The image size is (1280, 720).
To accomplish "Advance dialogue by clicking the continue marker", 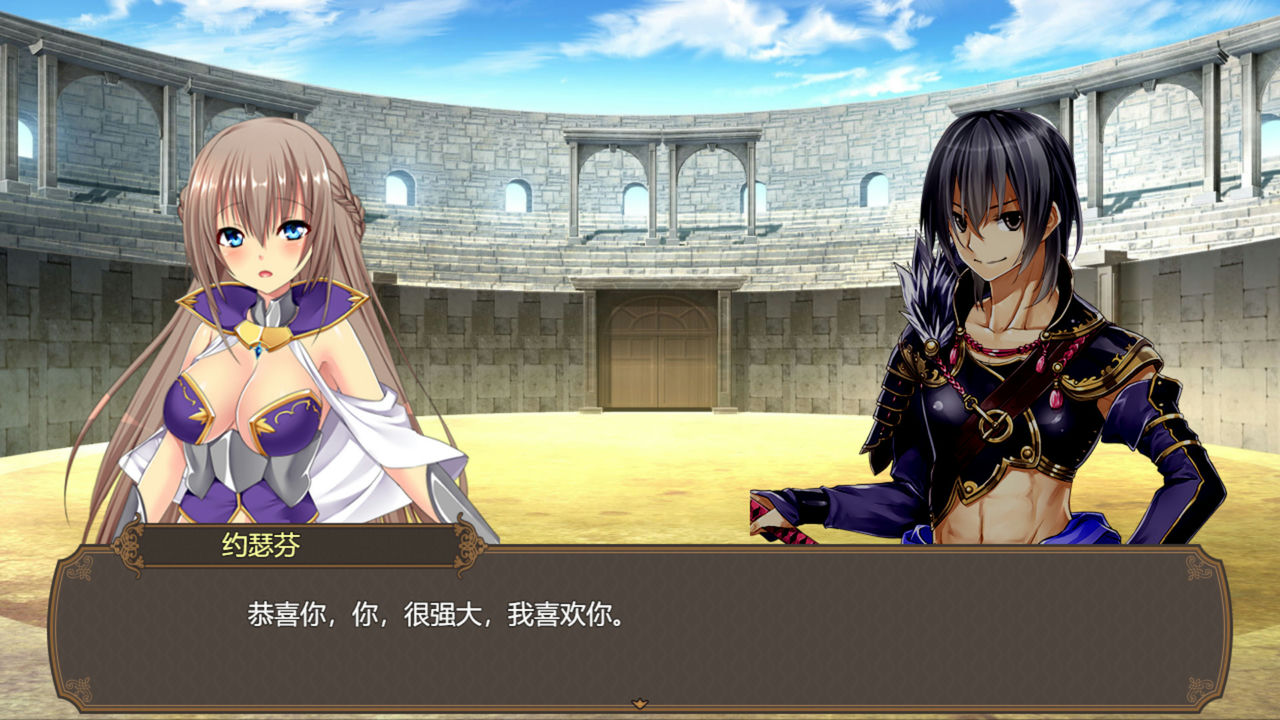I will [638, 704].
